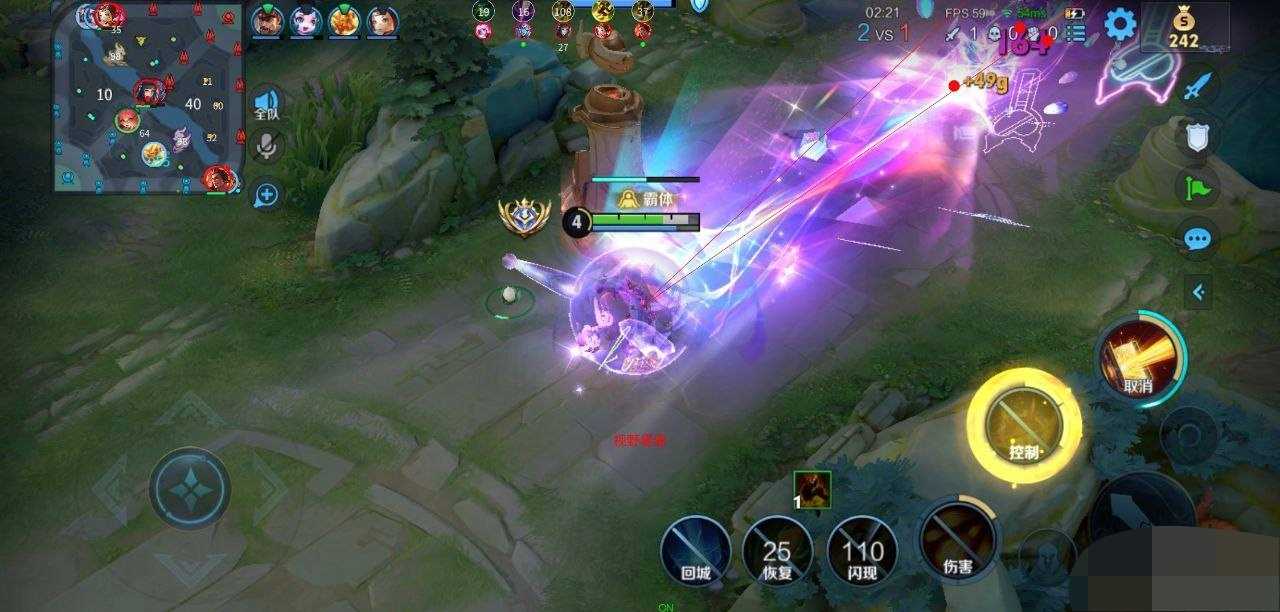Toggle the microphone button
Screen dimensions: 1280x612
[x=266, y=147]
